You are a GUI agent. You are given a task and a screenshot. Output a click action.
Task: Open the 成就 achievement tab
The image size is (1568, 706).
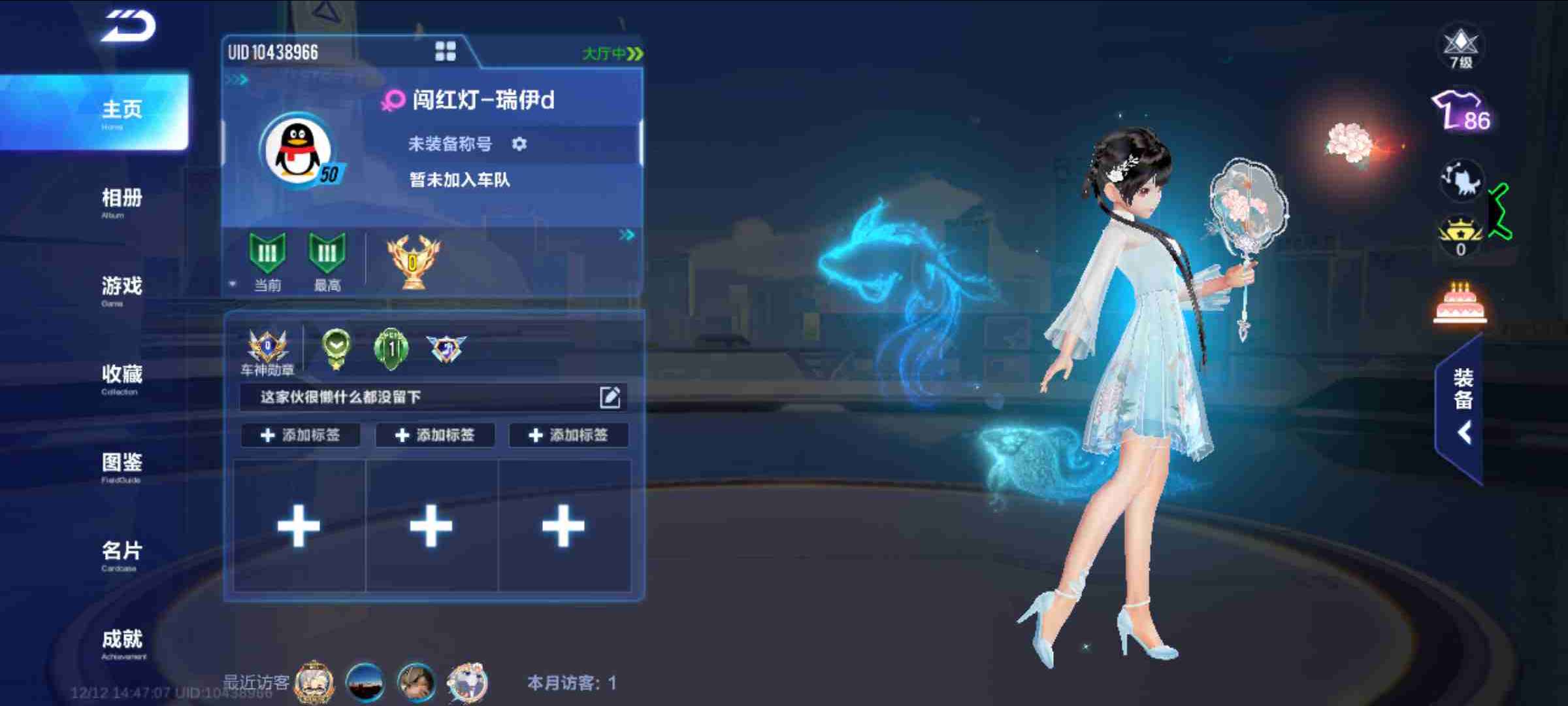122,642
